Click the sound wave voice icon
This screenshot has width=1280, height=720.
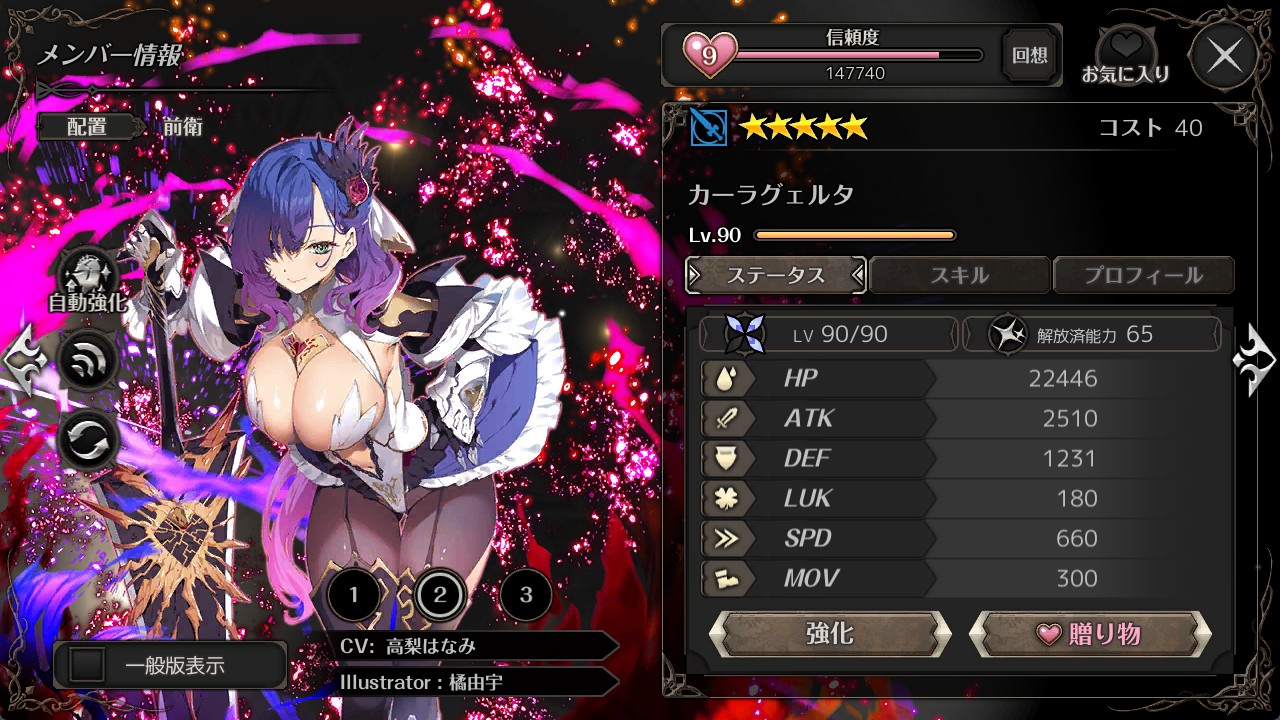pyautogui.click(x=88, y=362)
